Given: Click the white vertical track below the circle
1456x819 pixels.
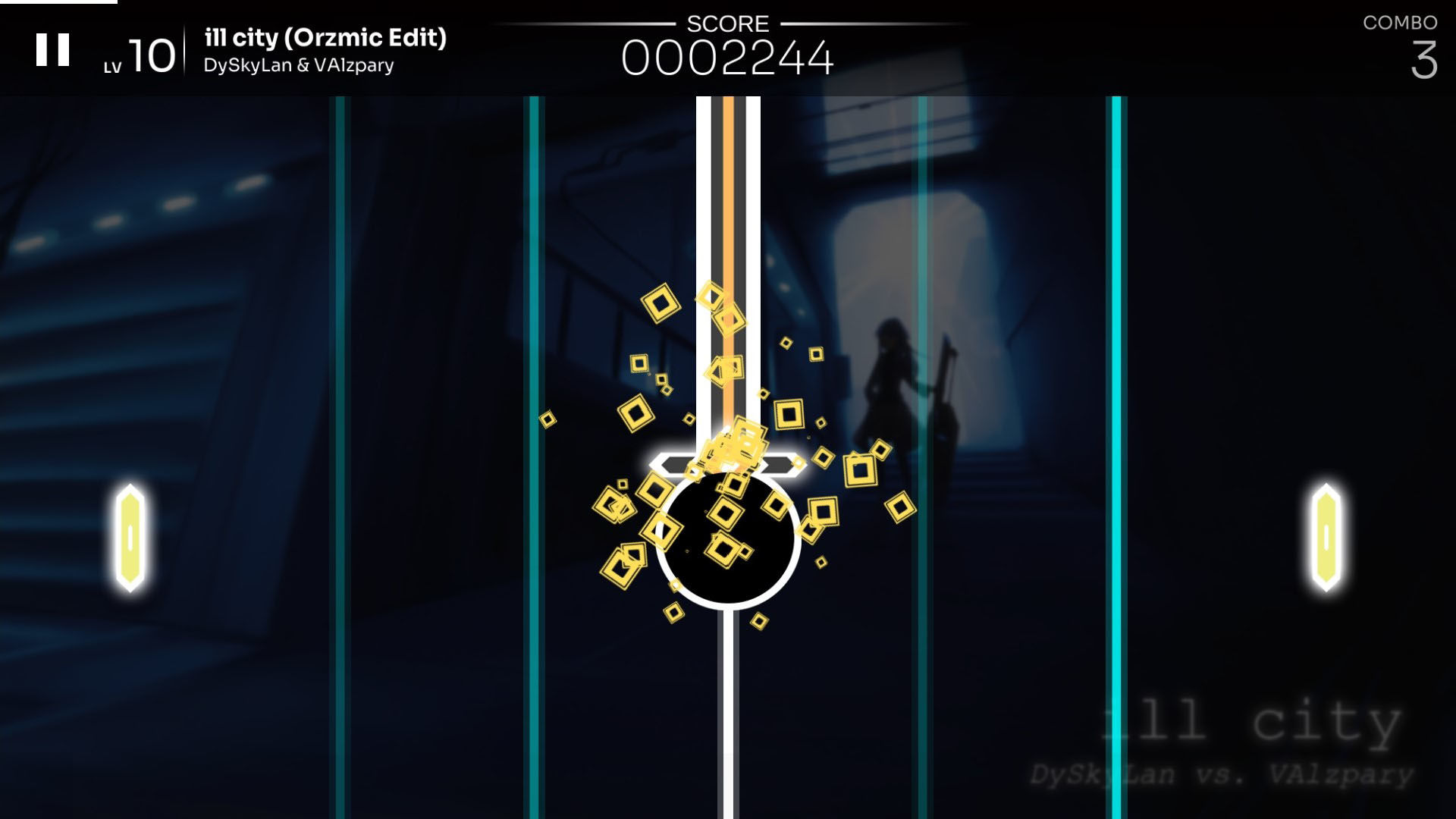Looking at the screenshot, I should pyautogui.click(x=728, y=720).
